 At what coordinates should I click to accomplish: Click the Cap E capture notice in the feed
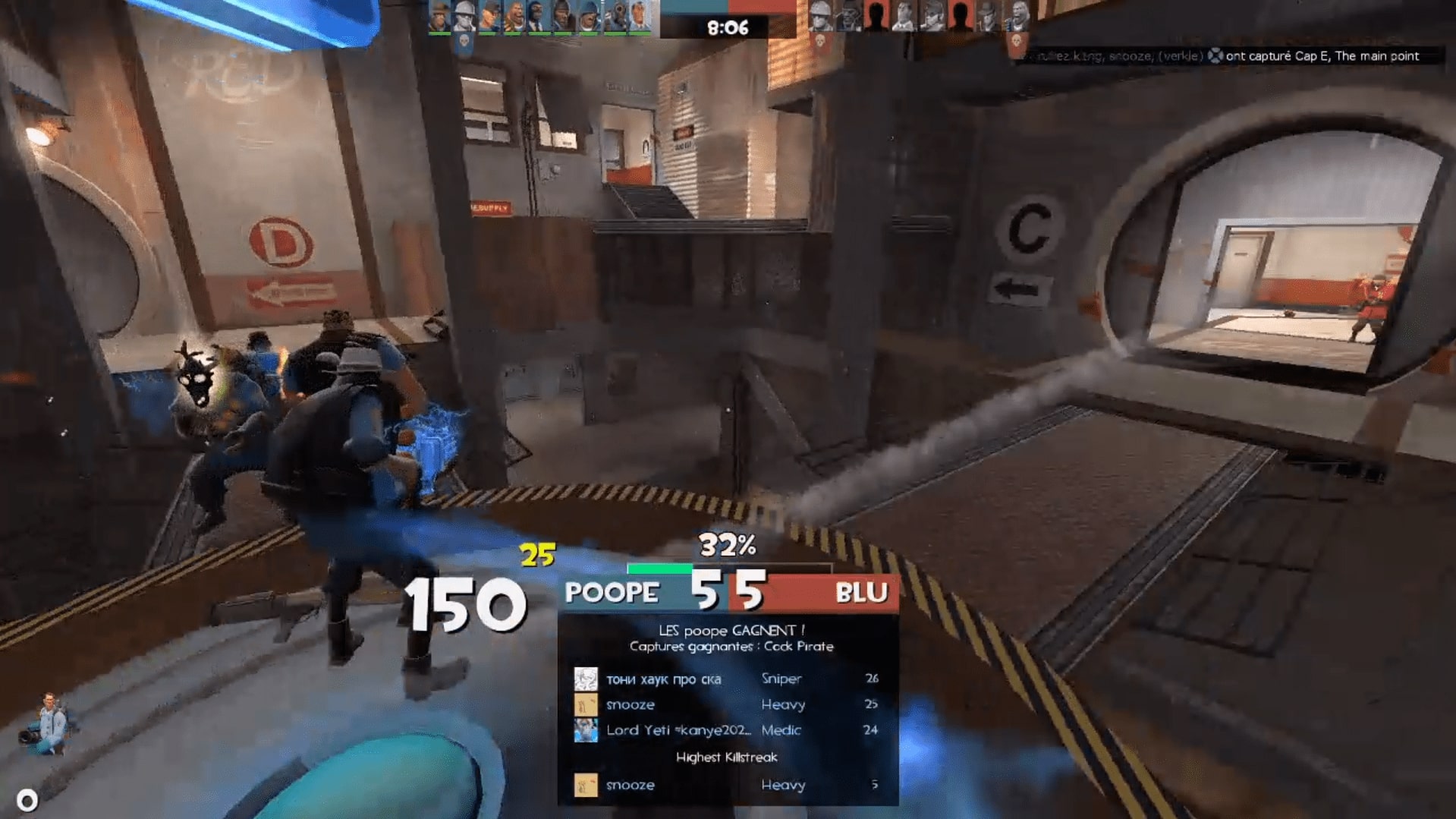point(1229,55)
